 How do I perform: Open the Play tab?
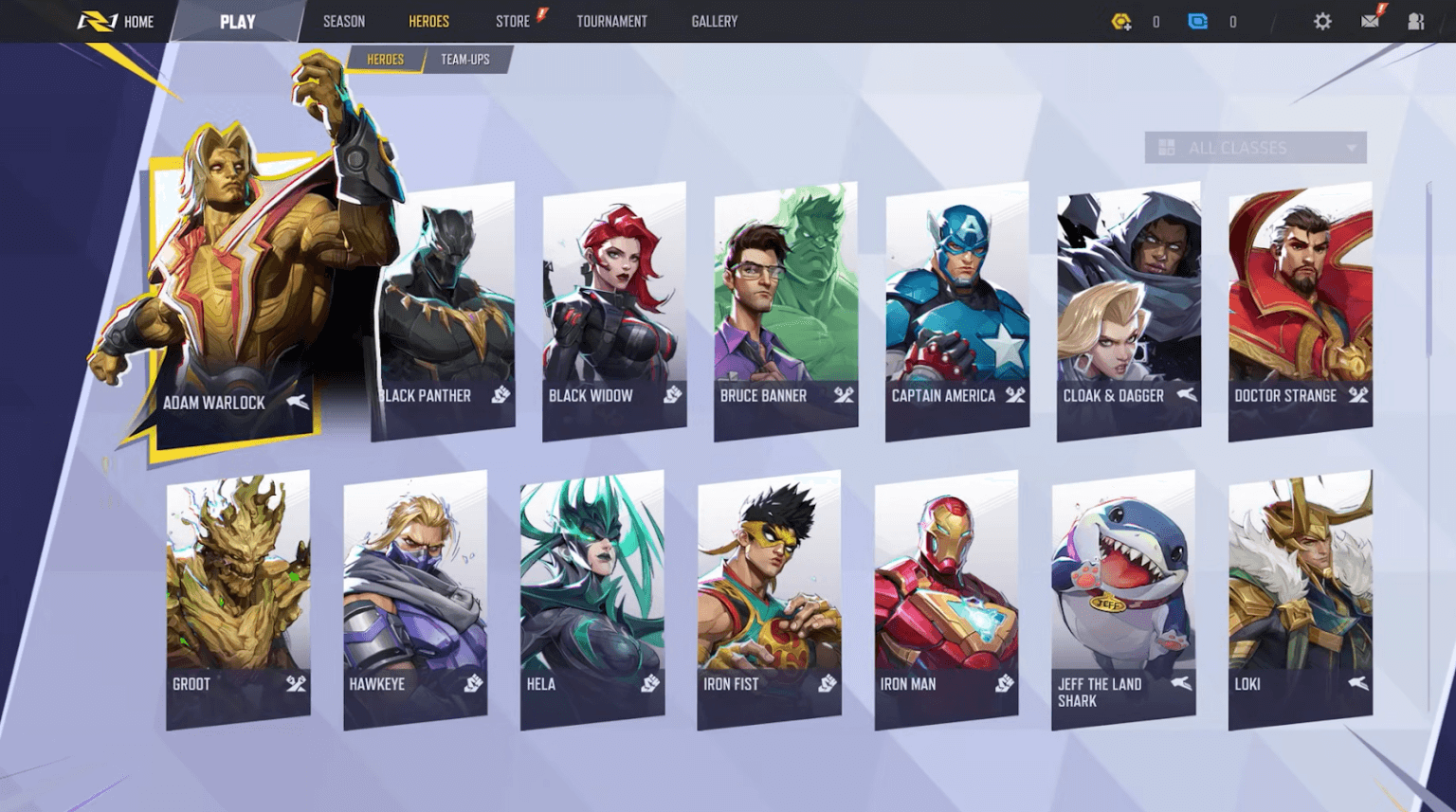coord(237,21)
